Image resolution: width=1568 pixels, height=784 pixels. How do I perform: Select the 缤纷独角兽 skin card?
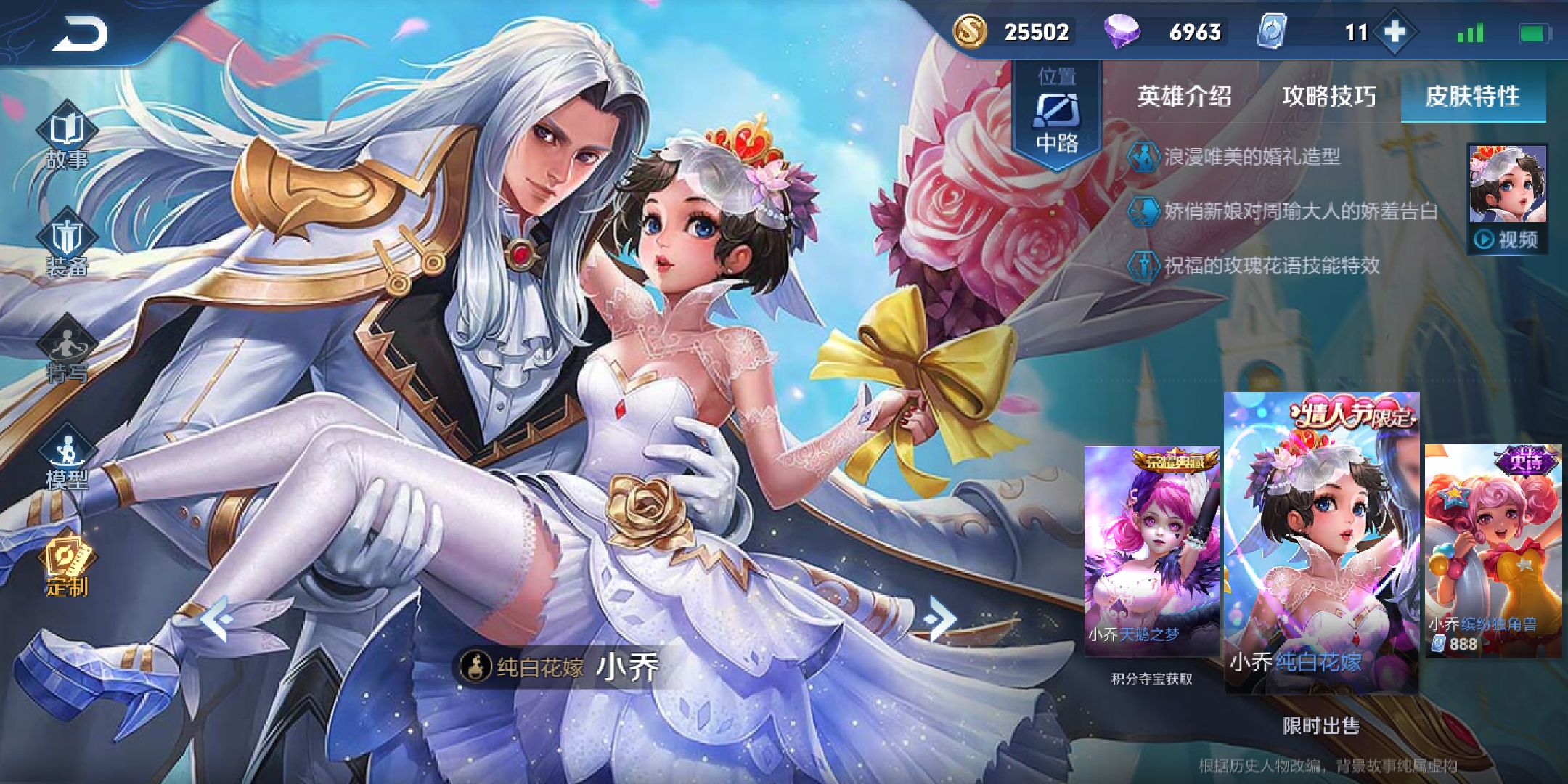1493,550
